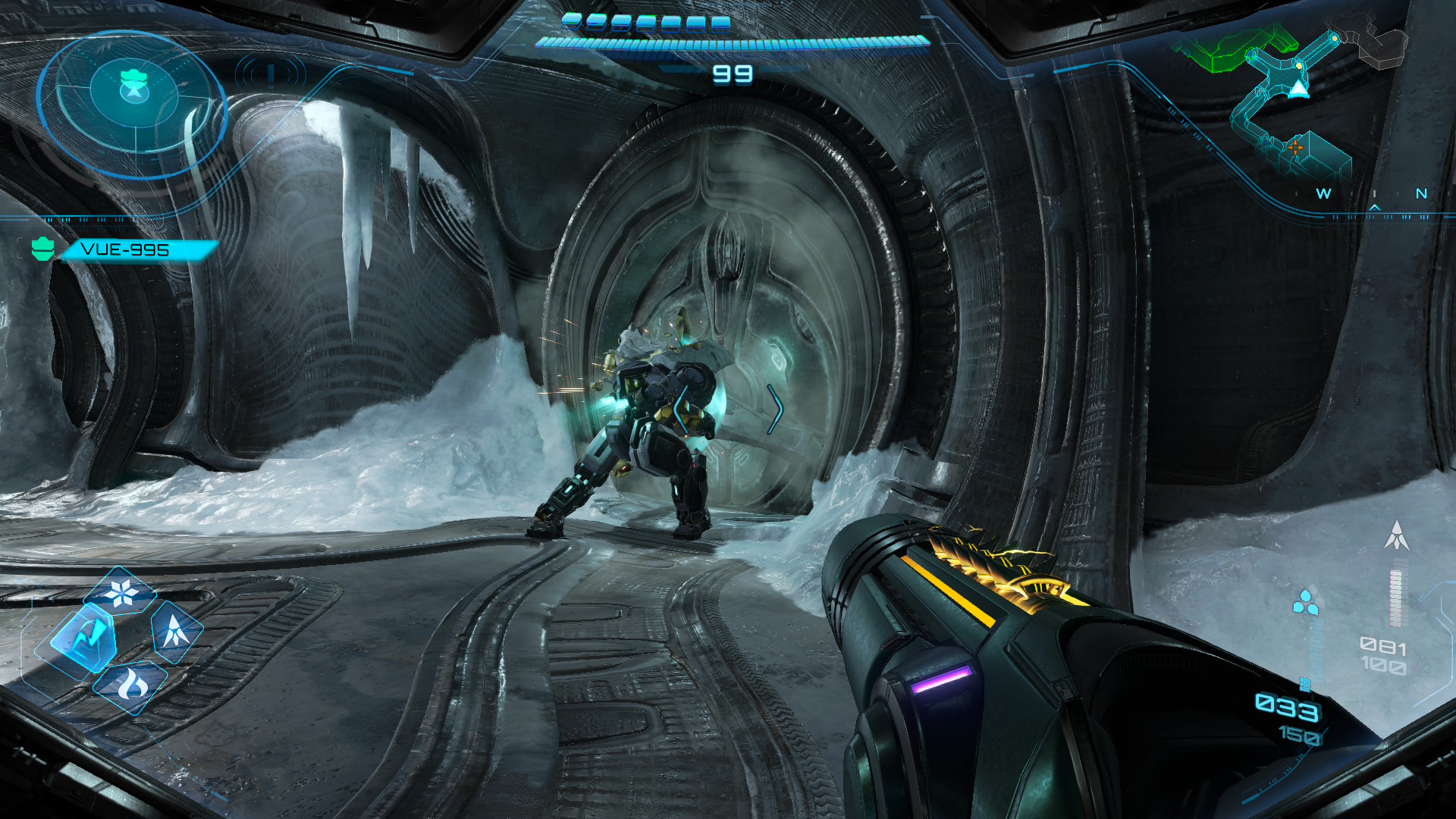
Task: Click the missile icon above the ammo gauge
Action: 1396,535
